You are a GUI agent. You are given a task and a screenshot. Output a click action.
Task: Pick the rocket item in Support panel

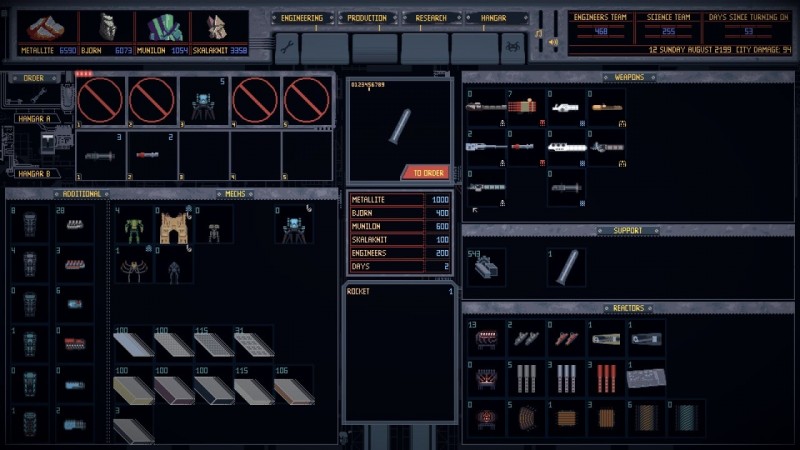point(567,267)
